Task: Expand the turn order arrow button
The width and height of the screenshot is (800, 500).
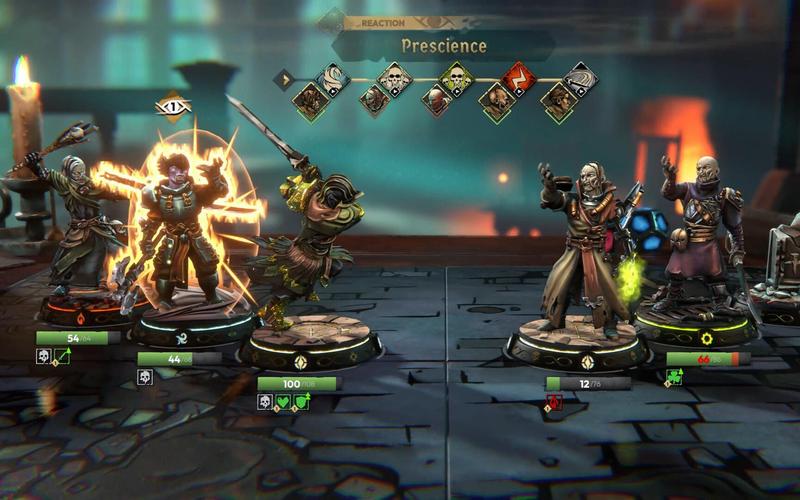Action: click(x=284, y=77)
